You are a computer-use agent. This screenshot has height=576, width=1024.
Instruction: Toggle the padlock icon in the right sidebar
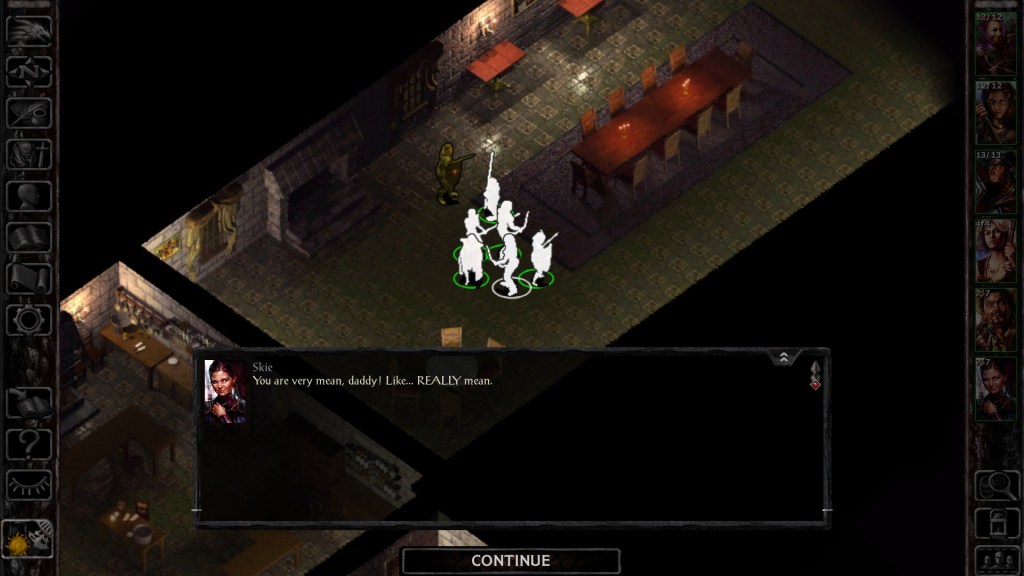tap(995, 522)
